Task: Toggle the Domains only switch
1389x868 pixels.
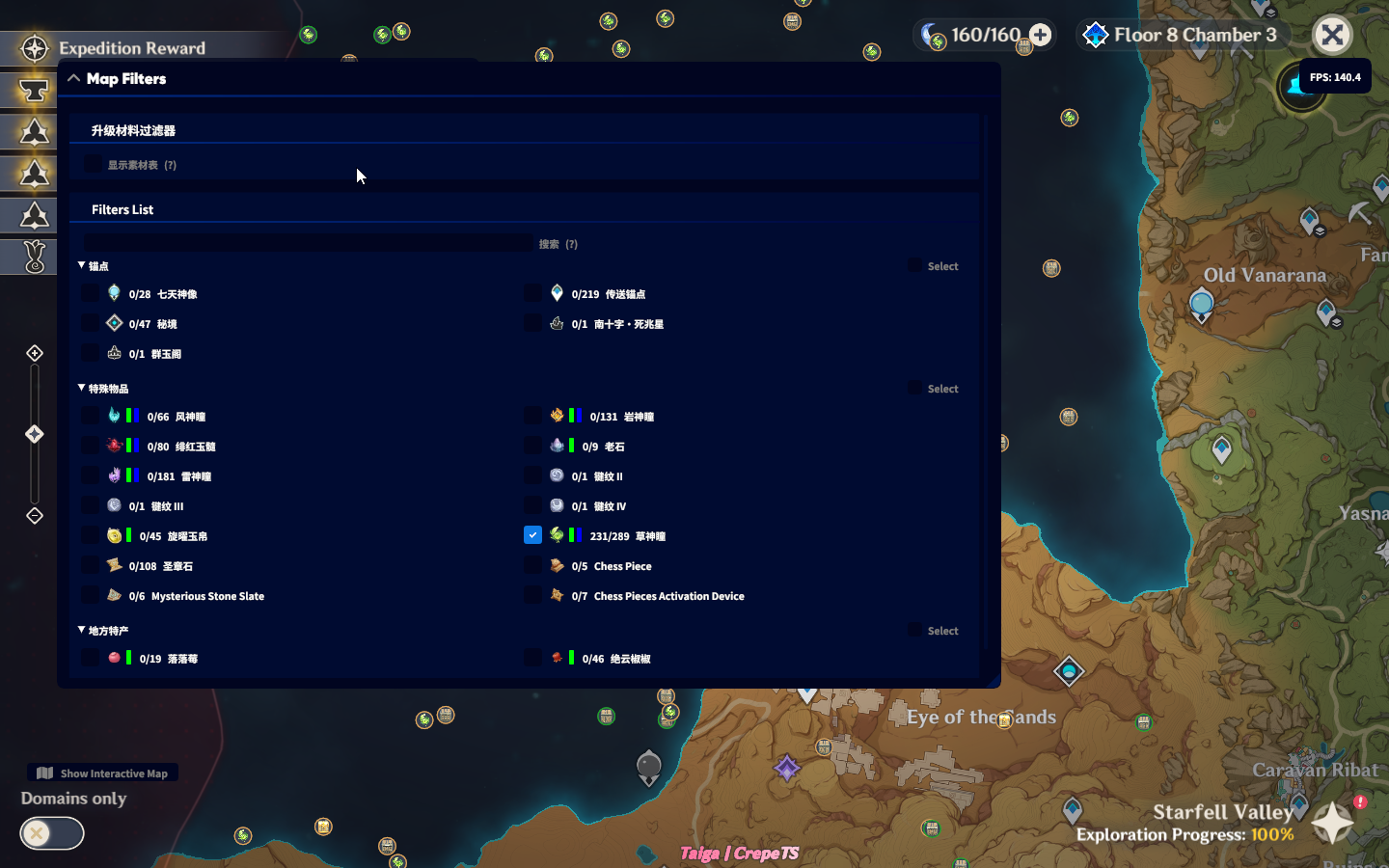Action: point(51,833)
